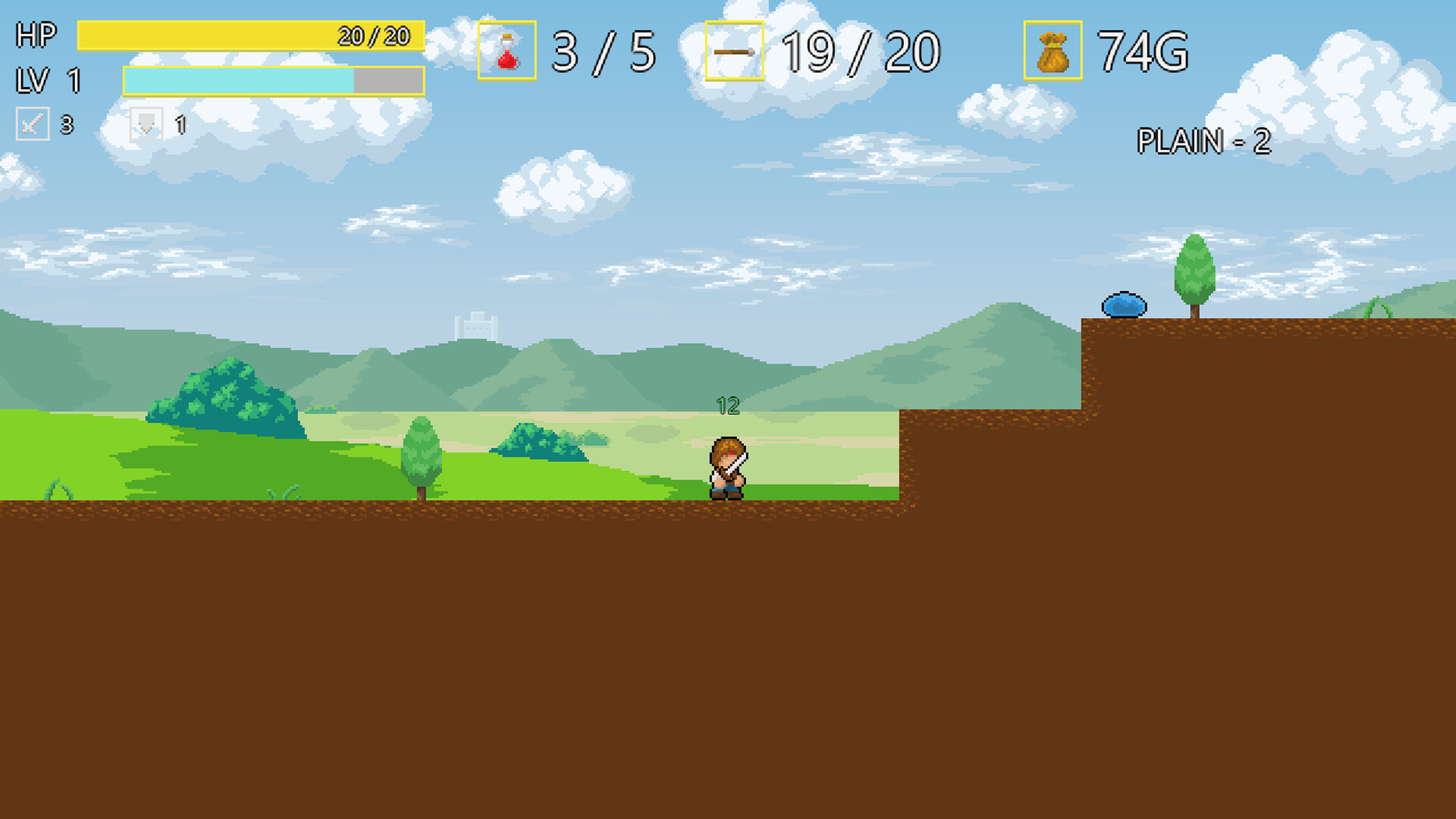Click the shield defense stat icon
Image resolution: width=1456 pixels, height=819 pixels.
146,124
